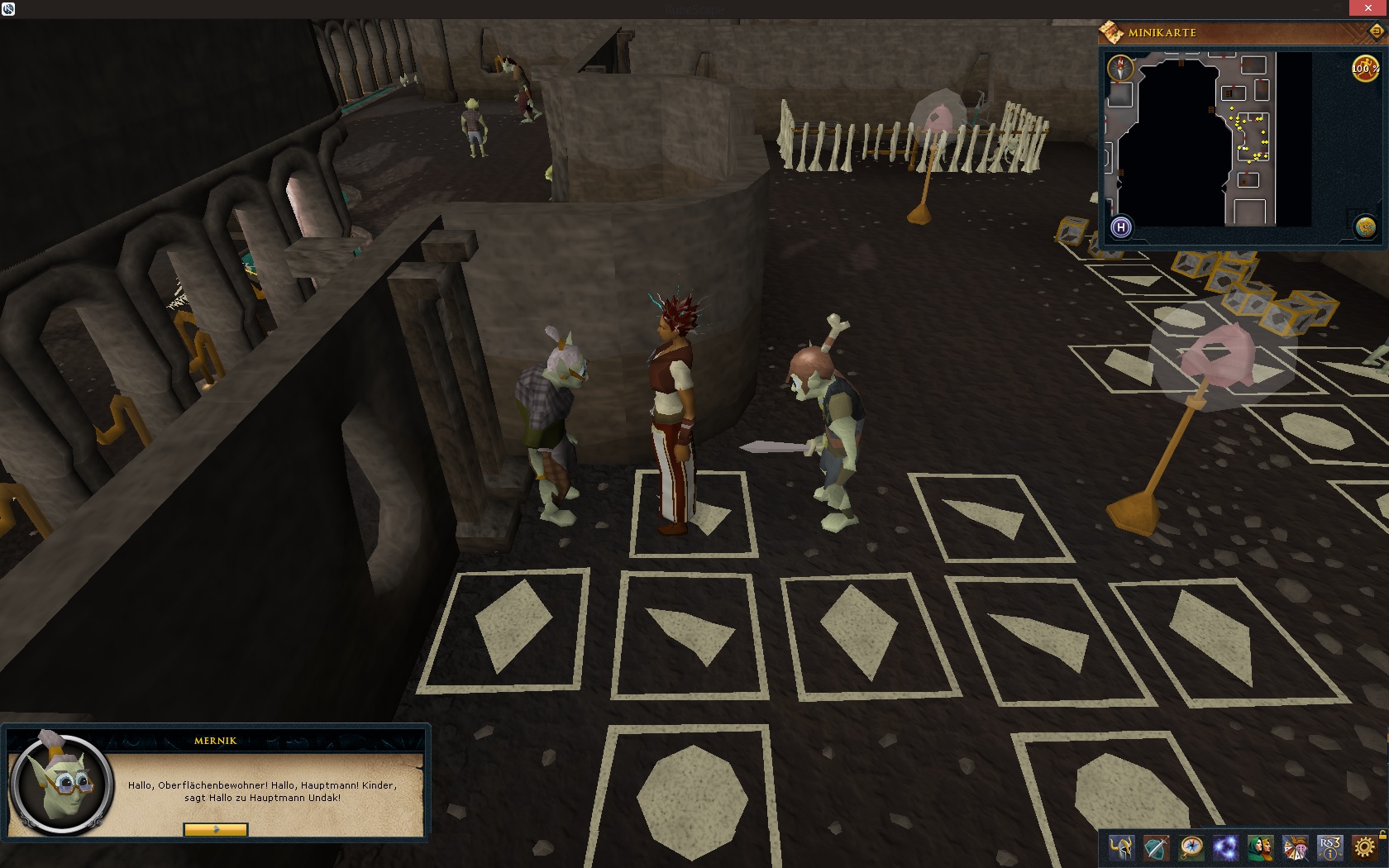Open the RS3 info menu
This screenshot has width=1389, height=868.
click(1329, 848)
